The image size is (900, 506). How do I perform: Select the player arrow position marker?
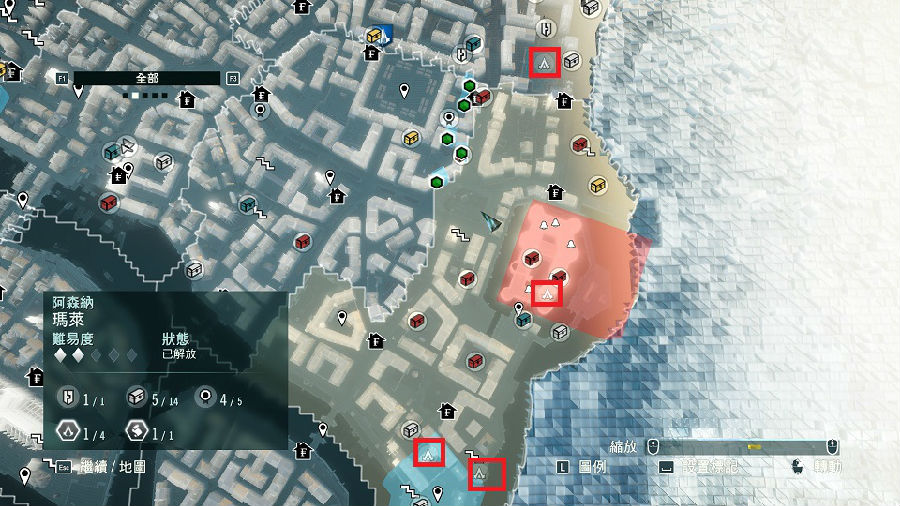pos(489,222)
